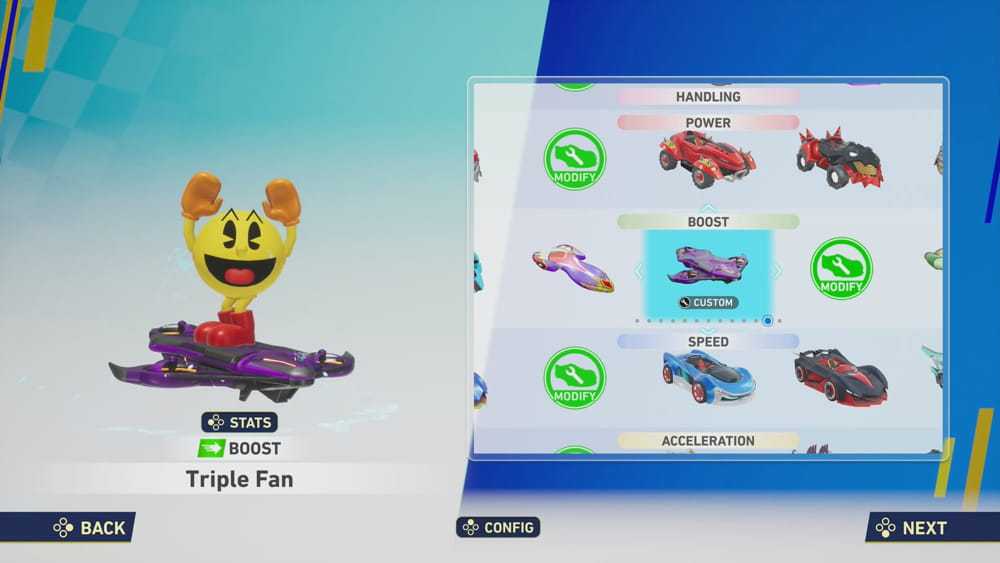1000x563 pixels.
Task: Choose the Modify icon in Speed row
Action: coord(575,378)
